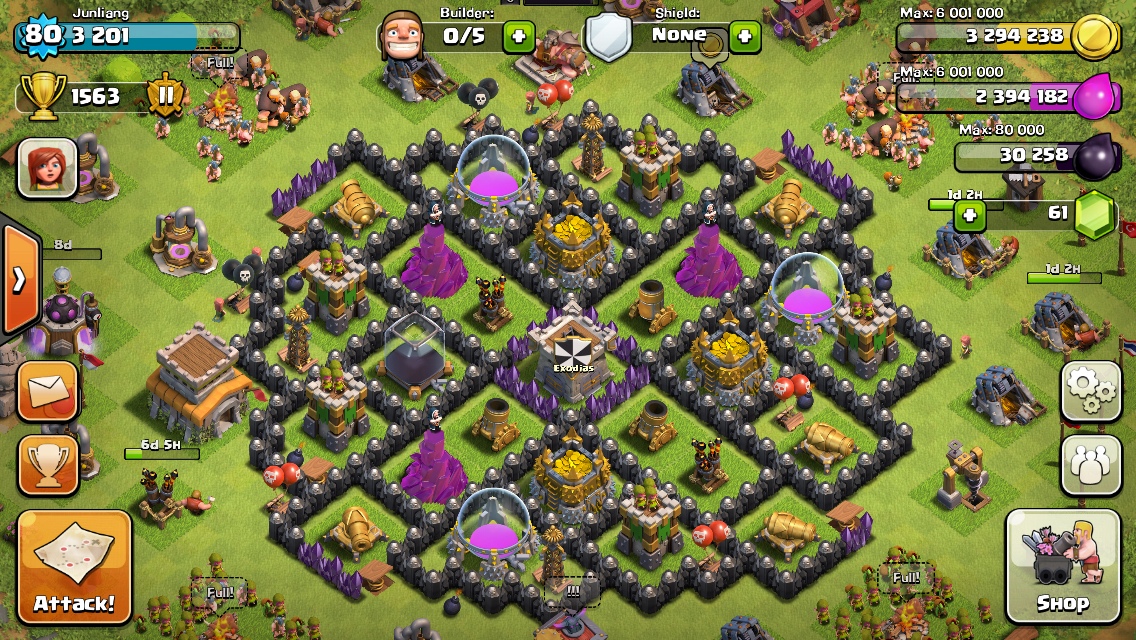
Task: Open the player level 80 badge
Action: click(42, 36)
